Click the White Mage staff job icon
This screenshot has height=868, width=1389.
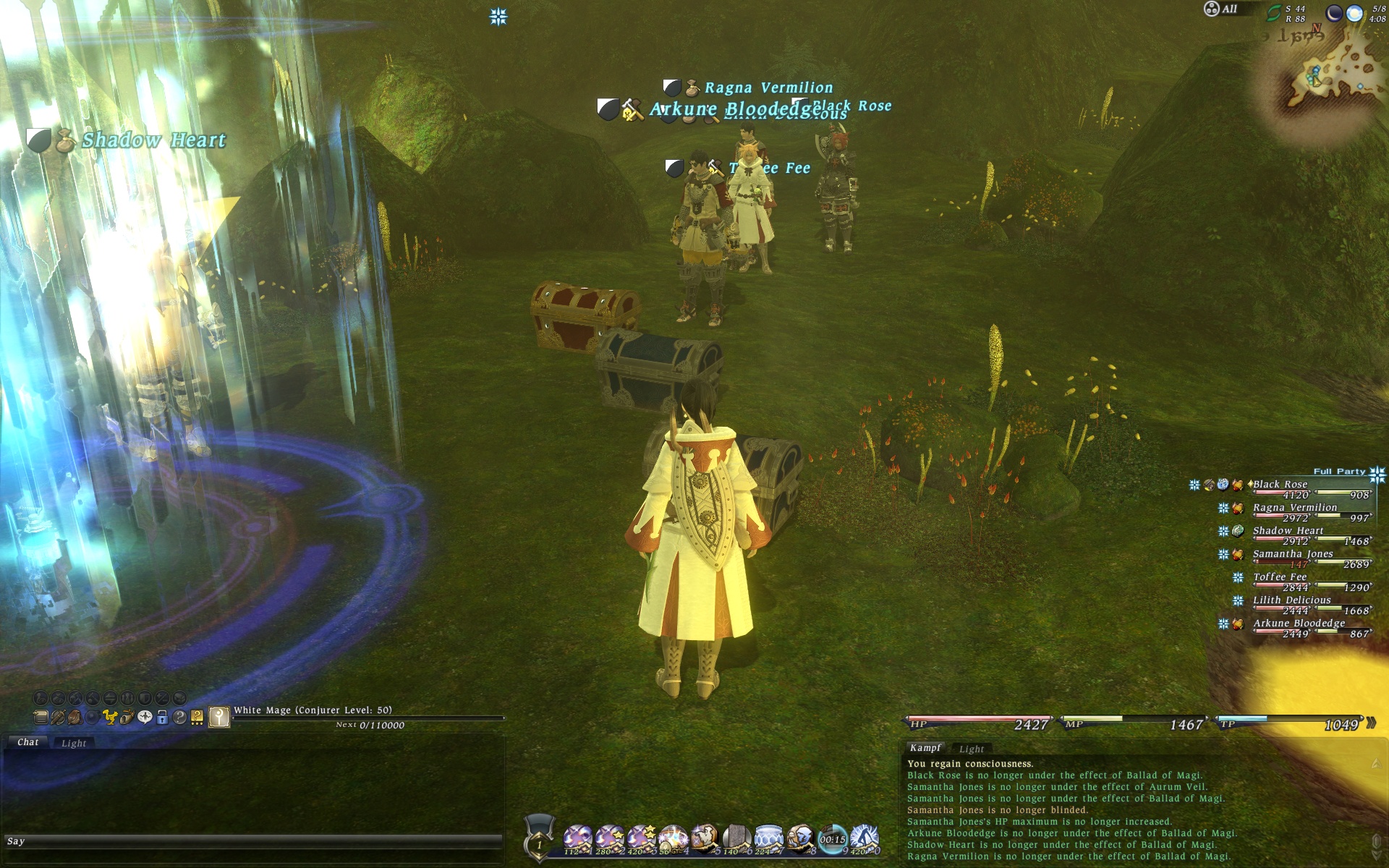click(219, 717)
